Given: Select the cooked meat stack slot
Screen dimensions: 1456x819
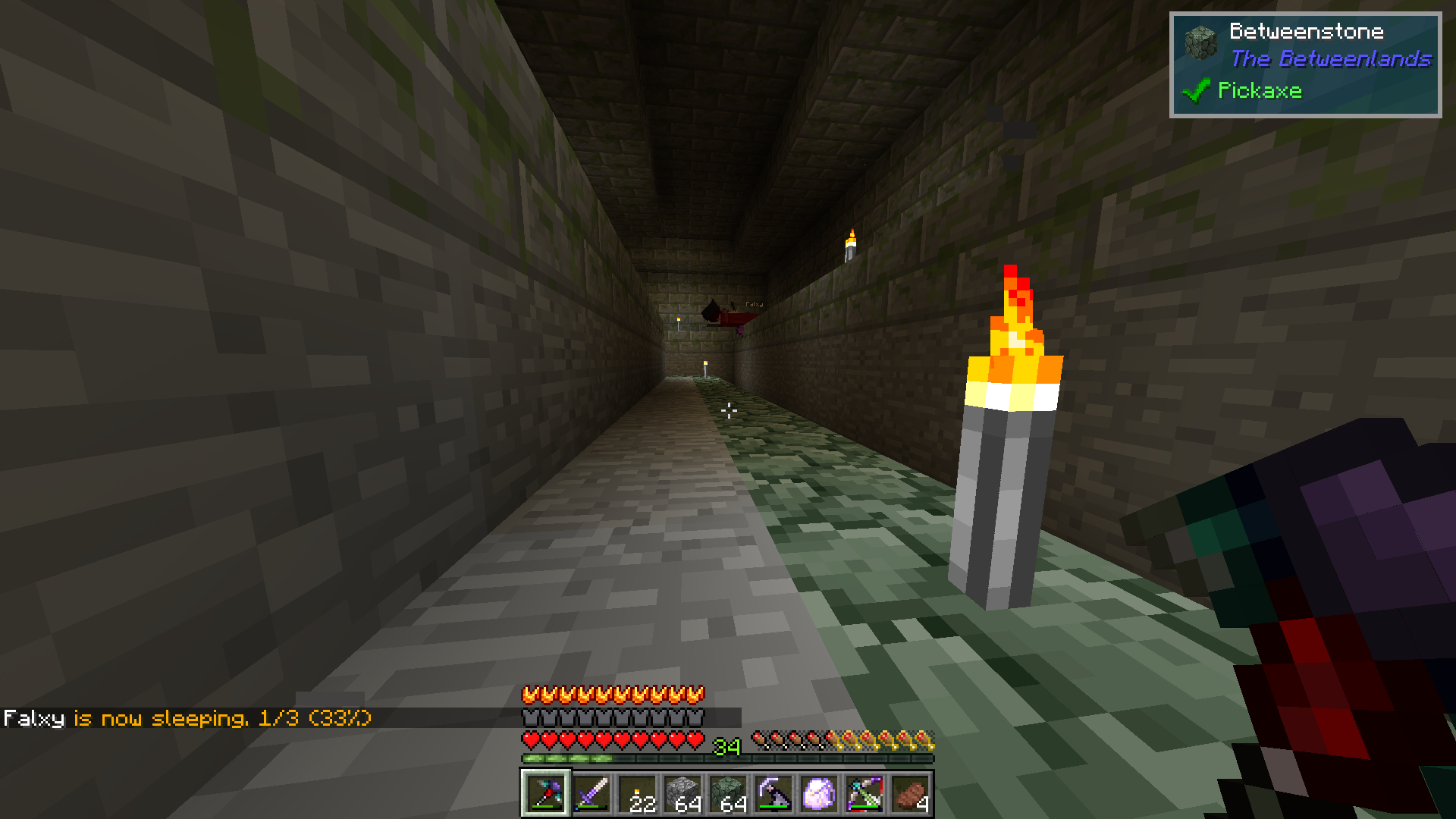Looking at the screenshot, I should click(x=910, y=794).
